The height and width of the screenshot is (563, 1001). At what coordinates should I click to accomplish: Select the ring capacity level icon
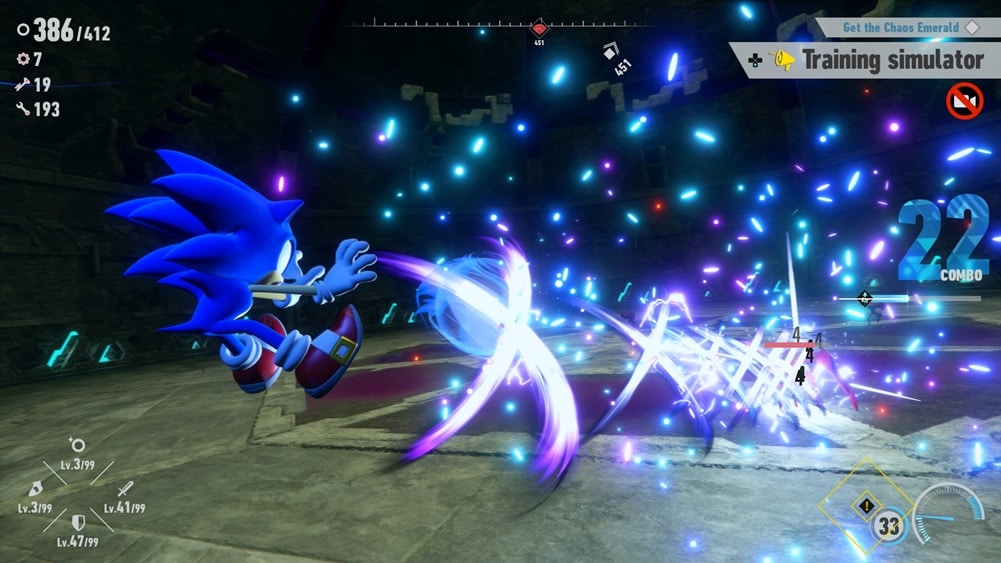point(77,446)
